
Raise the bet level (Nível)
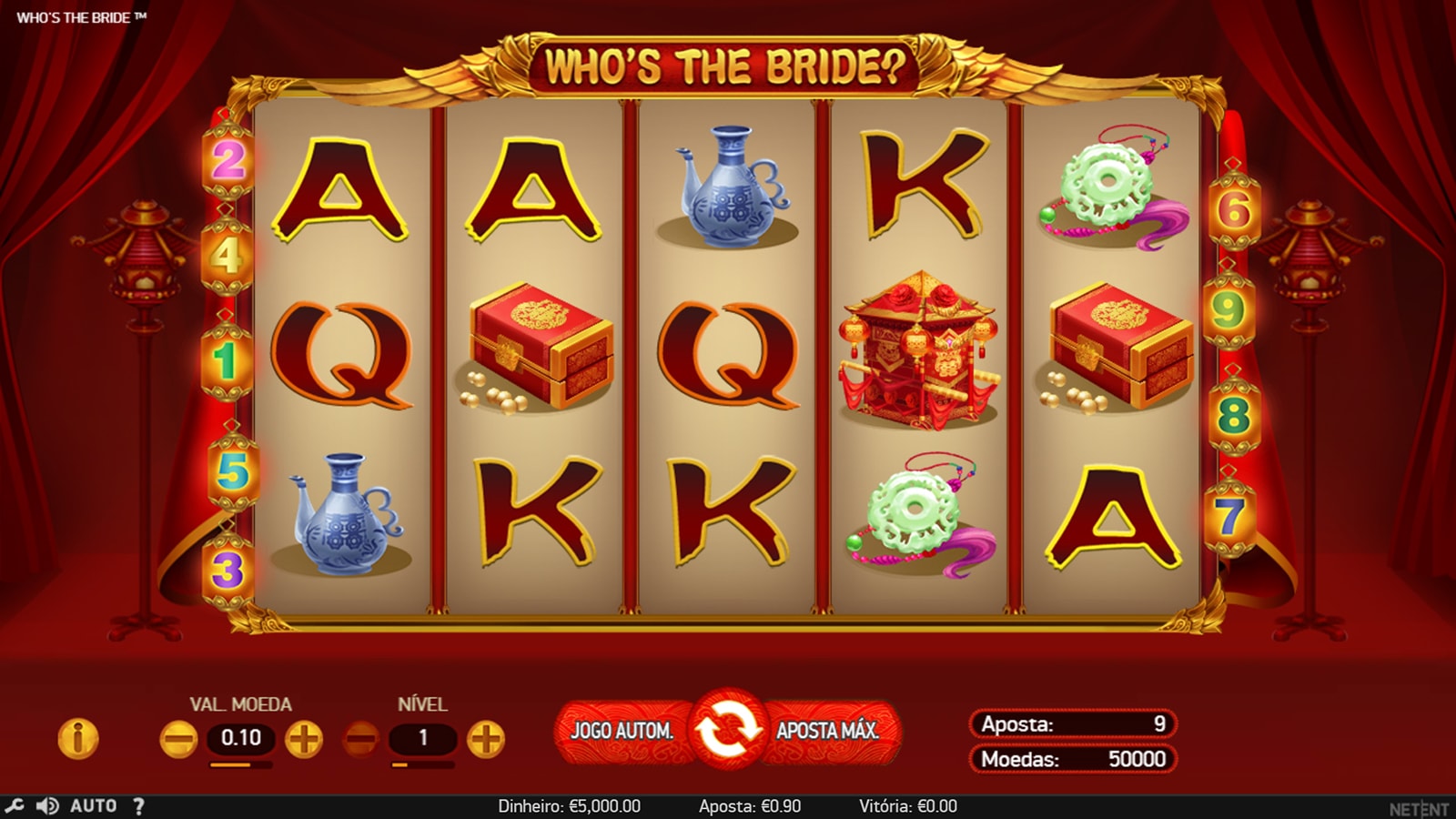[486, 739]
